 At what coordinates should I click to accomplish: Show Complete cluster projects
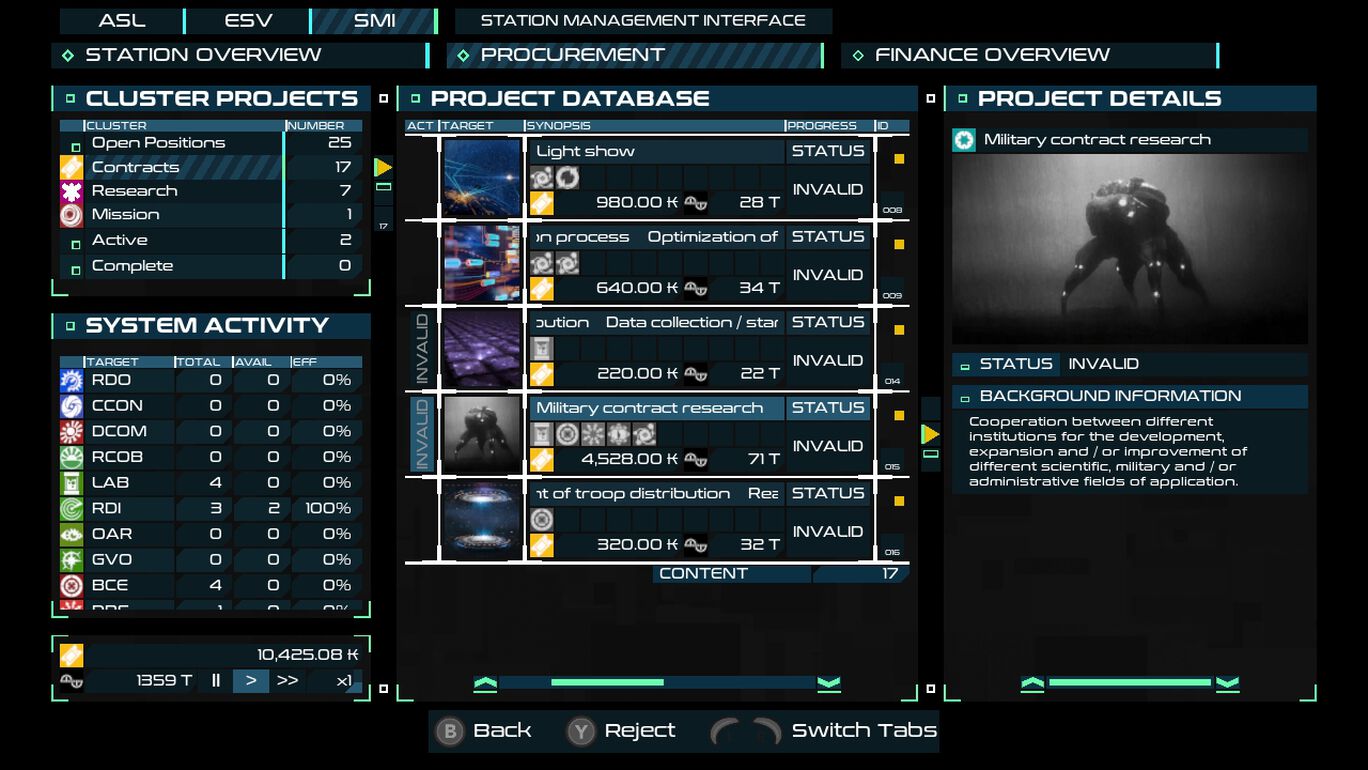pyautogui.click(x=180, y=266)
